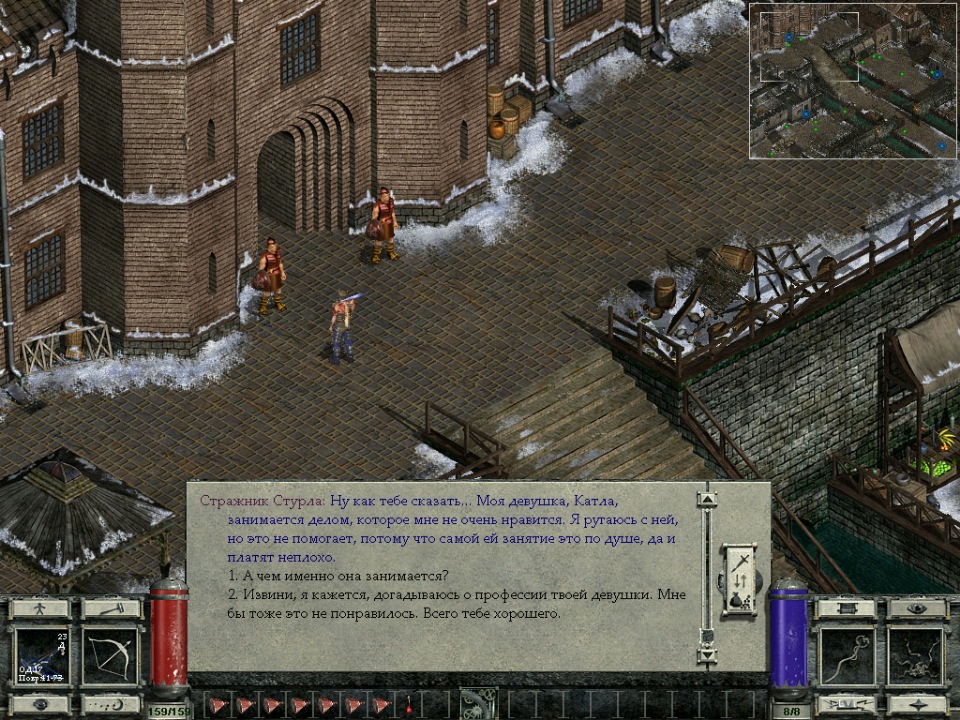Click the lightning bolt button below the rope spell
Viewport: 960px width, 720px height.
coord(847,703)
